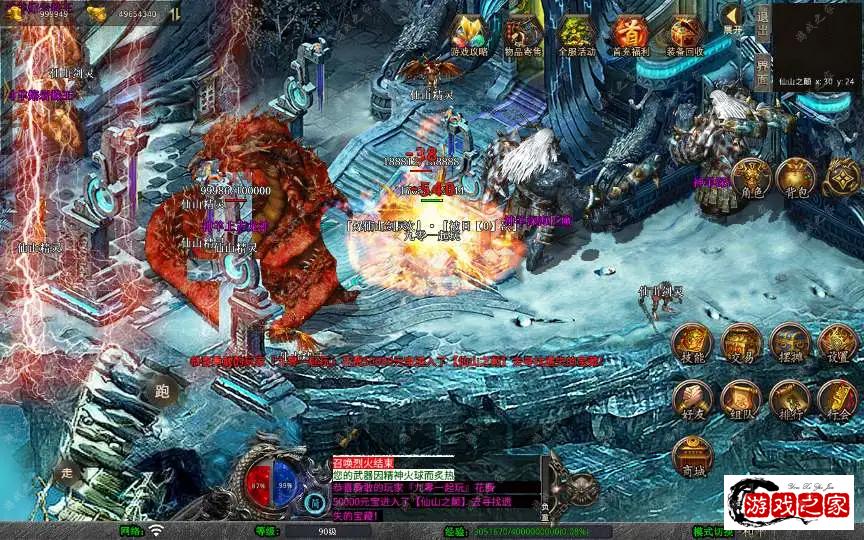Open the 交易 trade menu
Image resolution: width=864 pixels, height=540 pixels.
coord(740,343)
